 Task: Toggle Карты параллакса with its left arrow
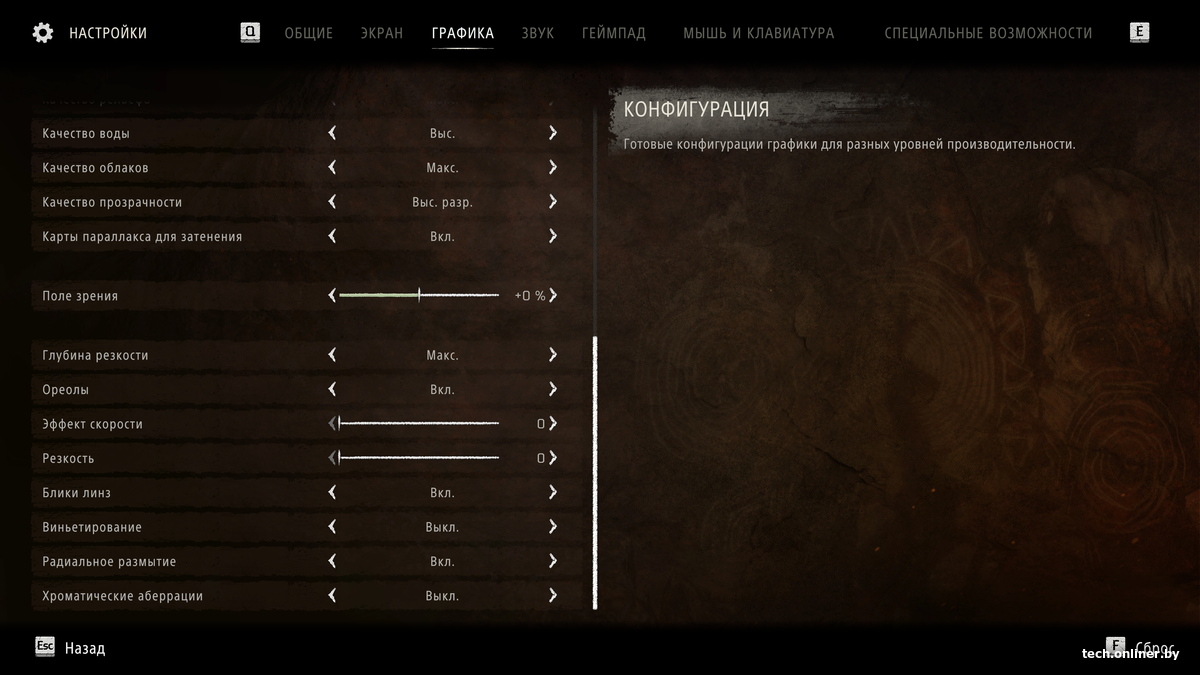coord(332,237)
